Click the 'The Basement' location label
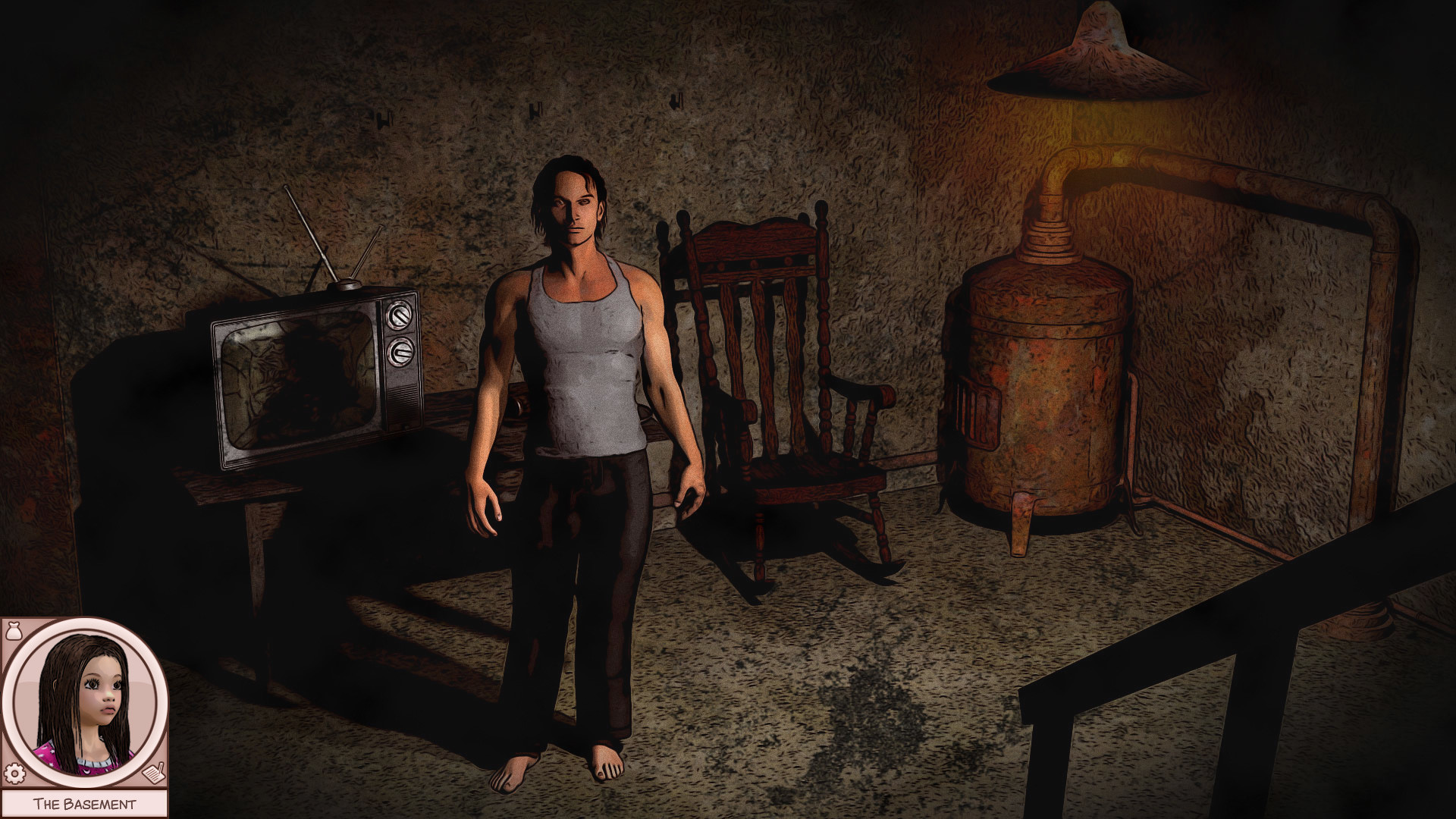This screenshot has width=1456, height=819. [x=85, y=802]
